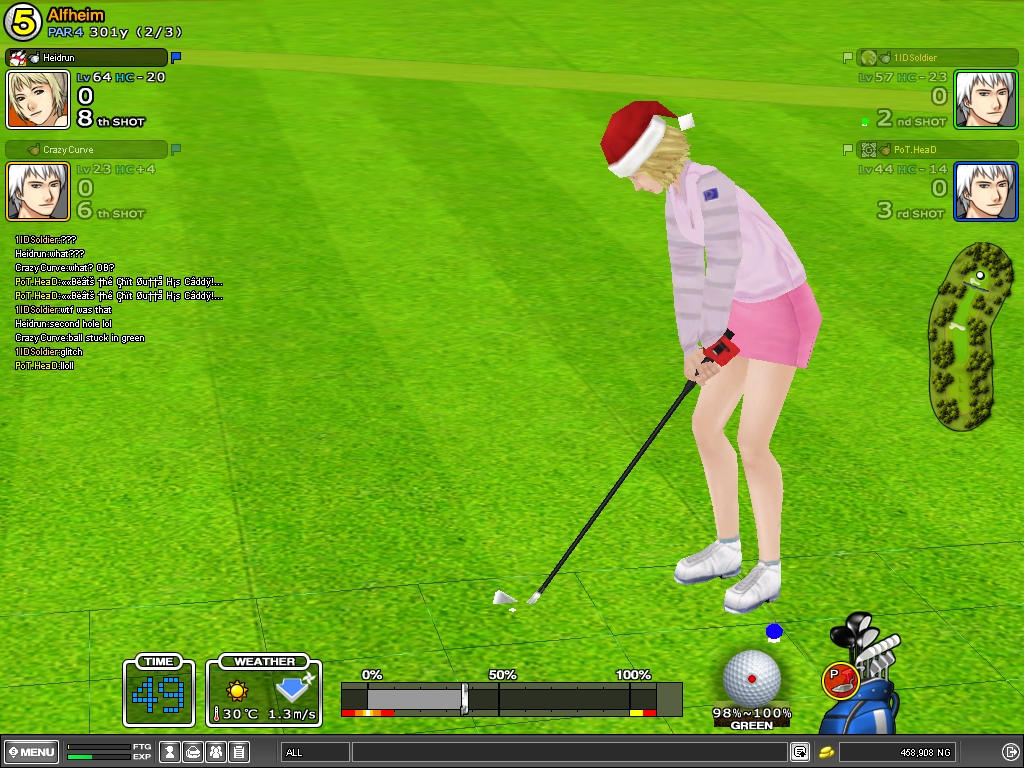Viewport: 1024px width, 768px height.
Task: Open the two-person friends icon
Action: pos(216,752)
